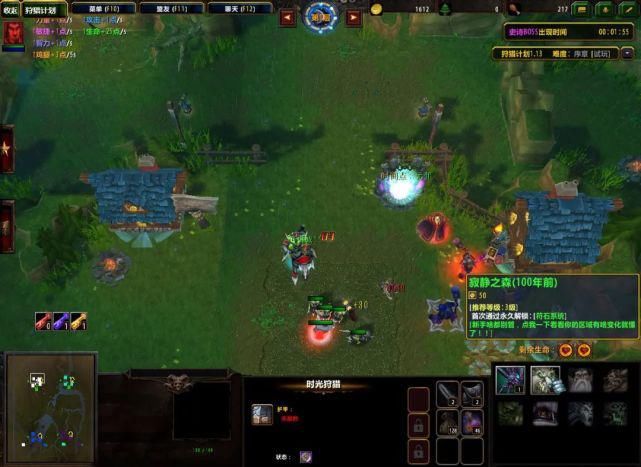The width and height of the screenshot is (641, 467).
Task: Click the right arrow beside the clock
Action: (x=353, y=17)
